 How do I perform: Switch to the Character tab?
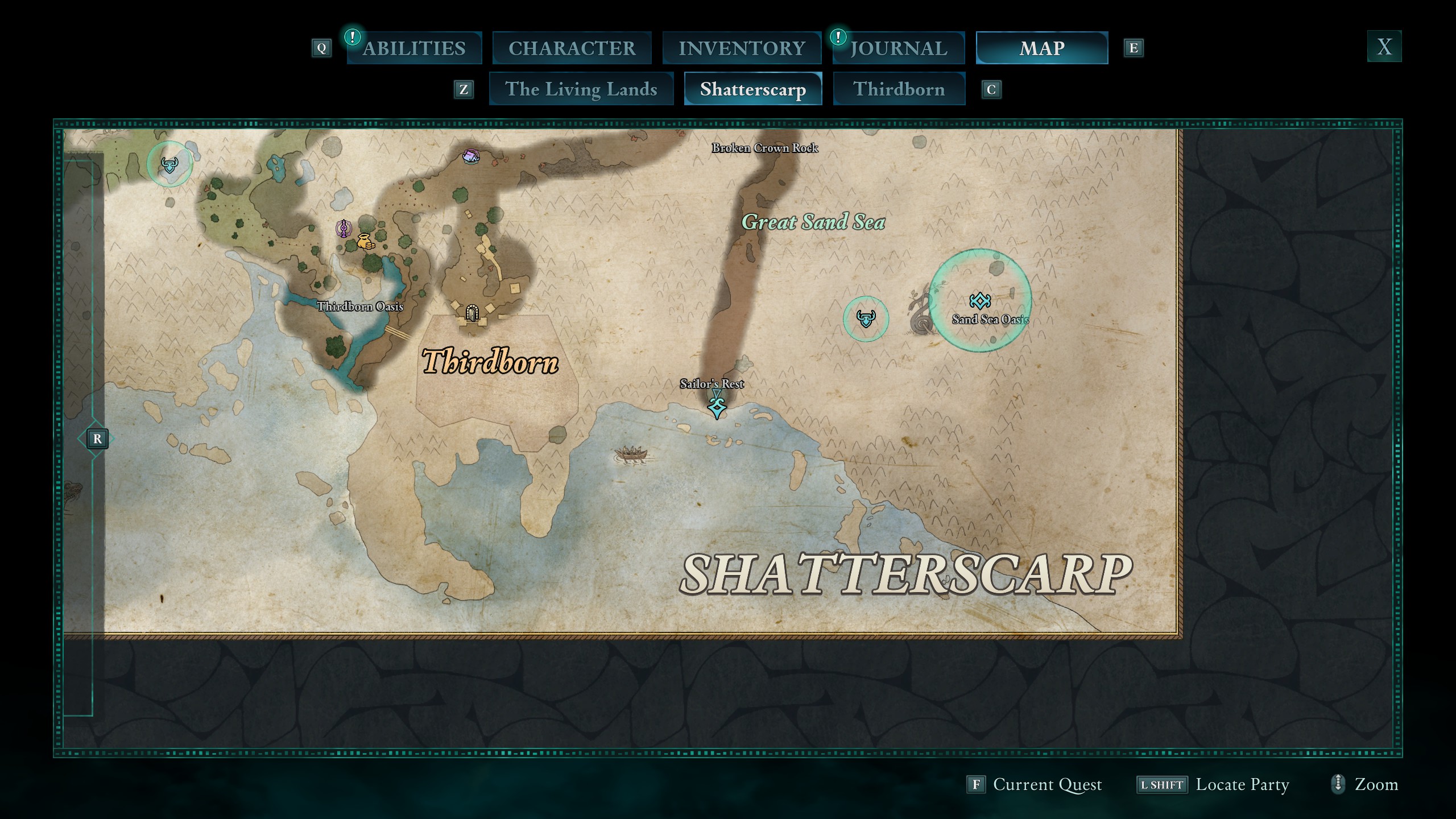(x=572, y=48)
